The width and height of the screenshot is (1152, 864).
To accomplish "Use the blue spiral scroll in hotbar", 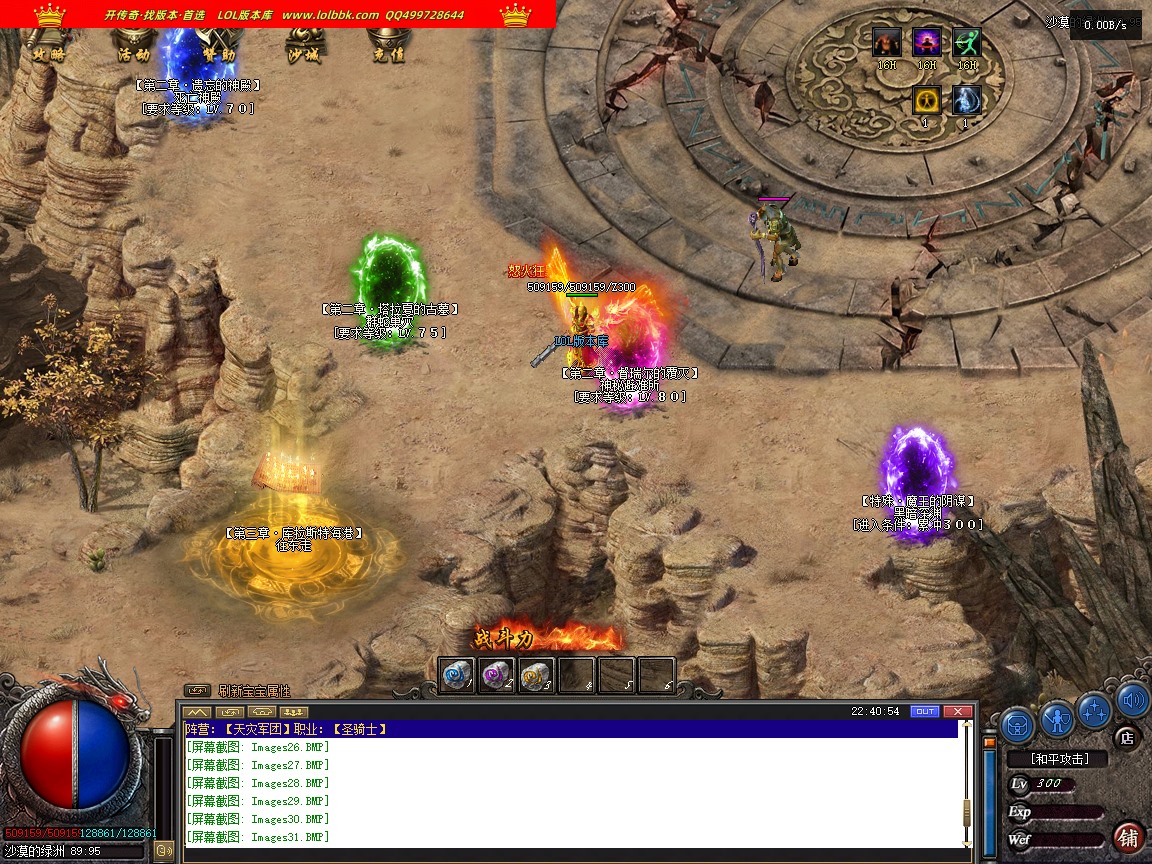I will pos(457,675).
